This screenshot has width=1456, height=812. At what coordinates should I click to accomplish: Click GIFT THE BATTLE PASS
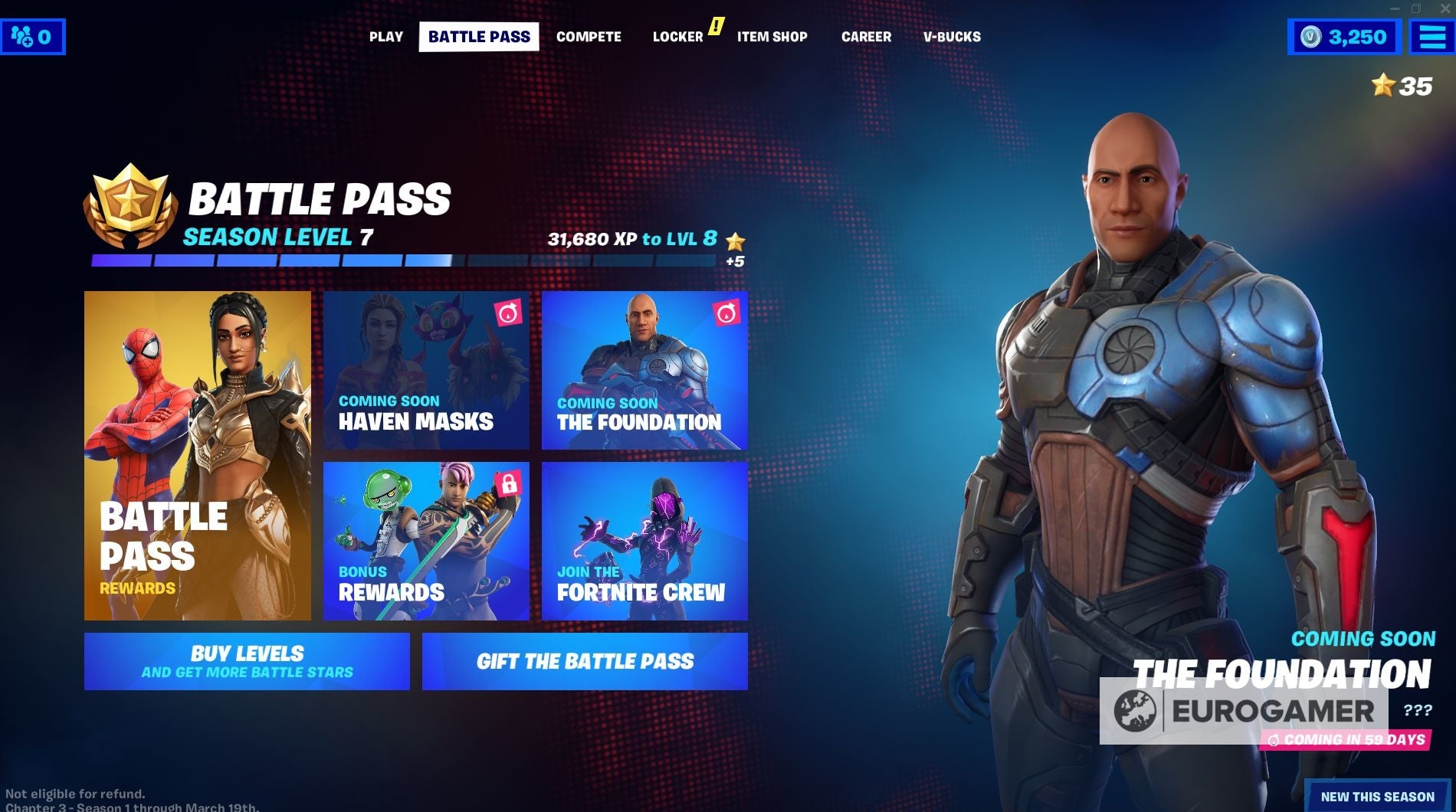coord(585,661)
